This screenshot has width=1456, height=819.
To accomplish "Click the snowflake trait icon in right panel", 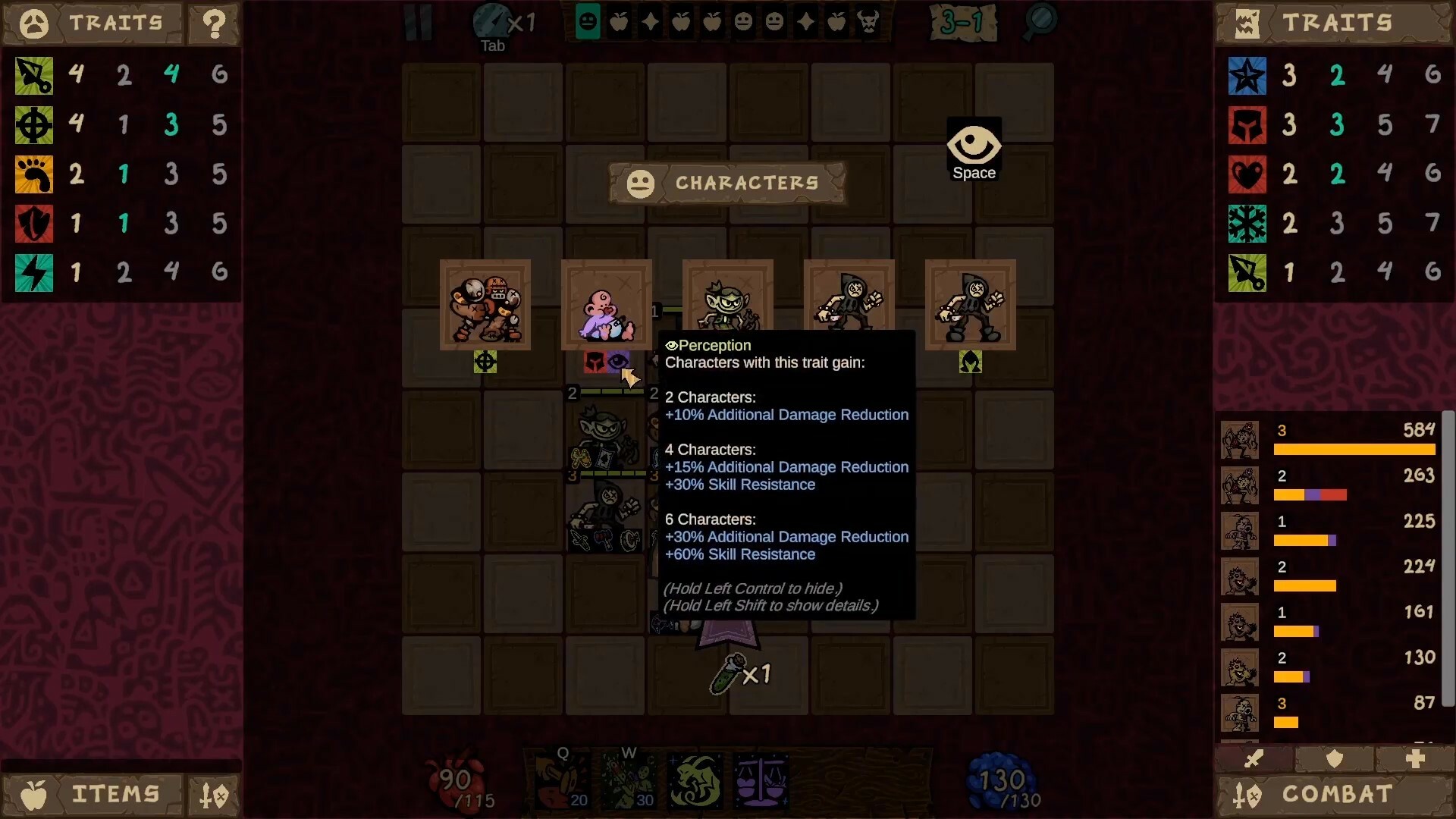I will point(1248,224).
